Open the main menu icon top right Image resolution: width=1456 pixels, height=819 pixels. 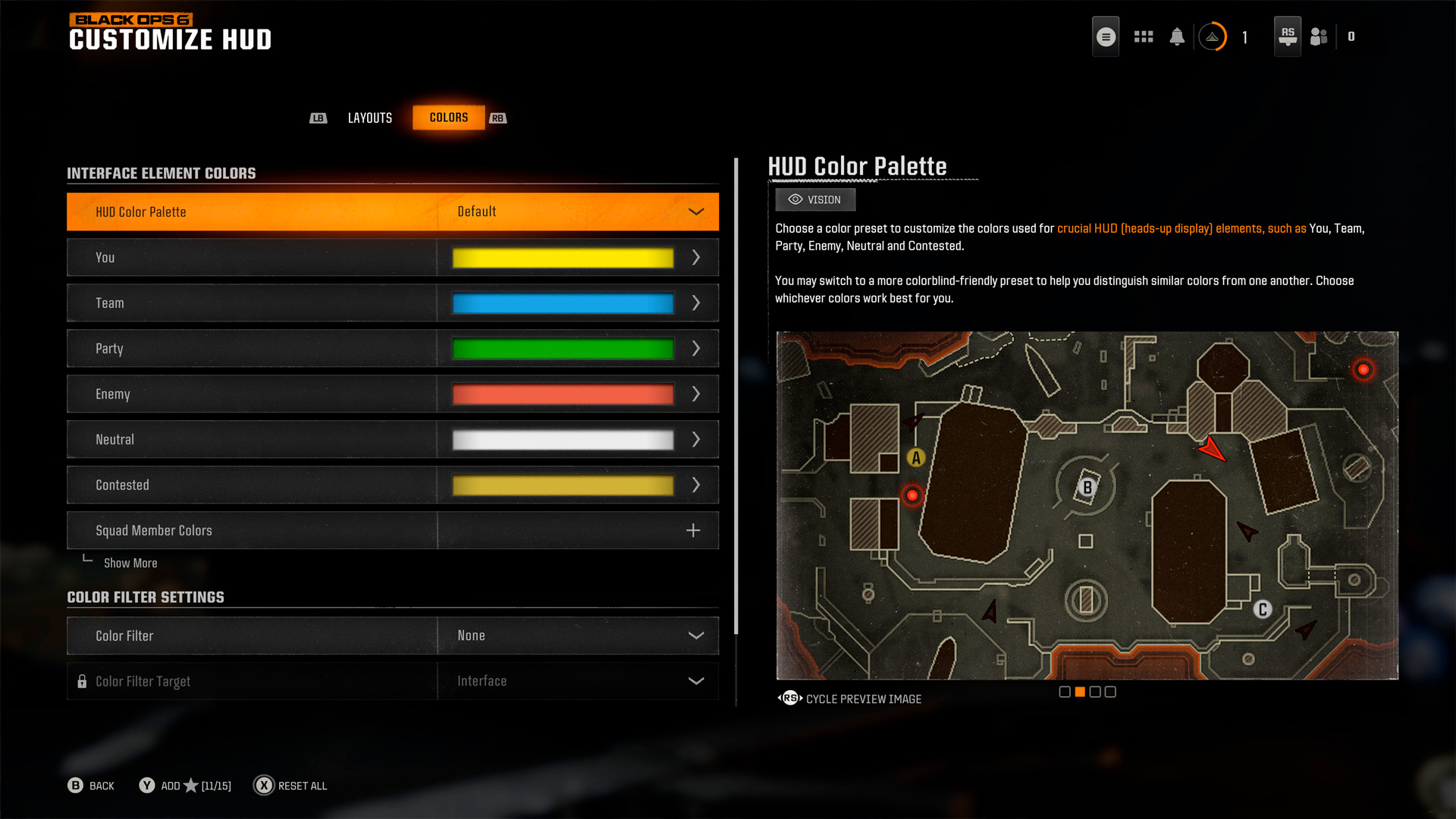1106,36
